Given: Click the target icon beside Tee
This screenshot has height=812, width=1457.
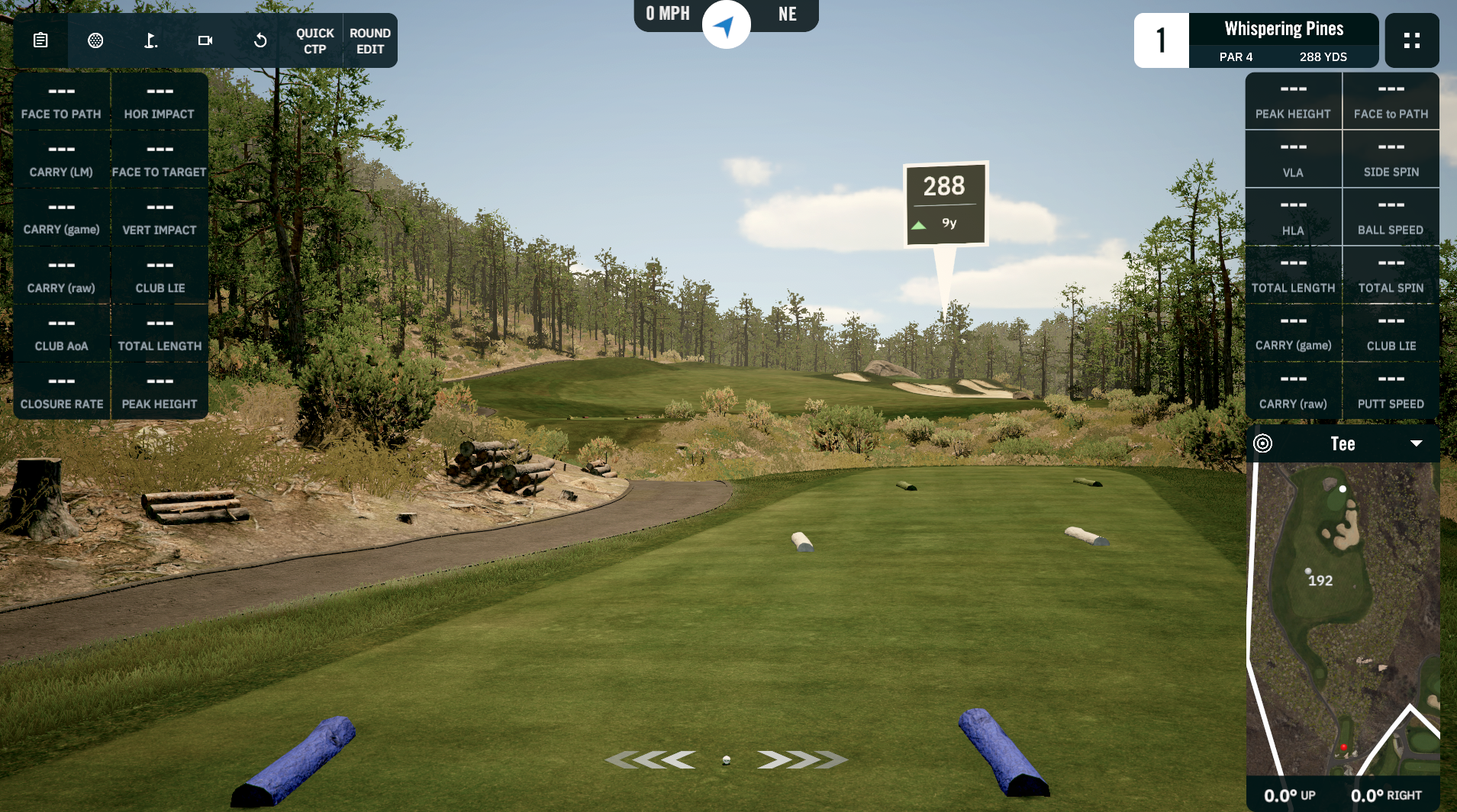Looking at the screenshot, I should [1263, 443].
